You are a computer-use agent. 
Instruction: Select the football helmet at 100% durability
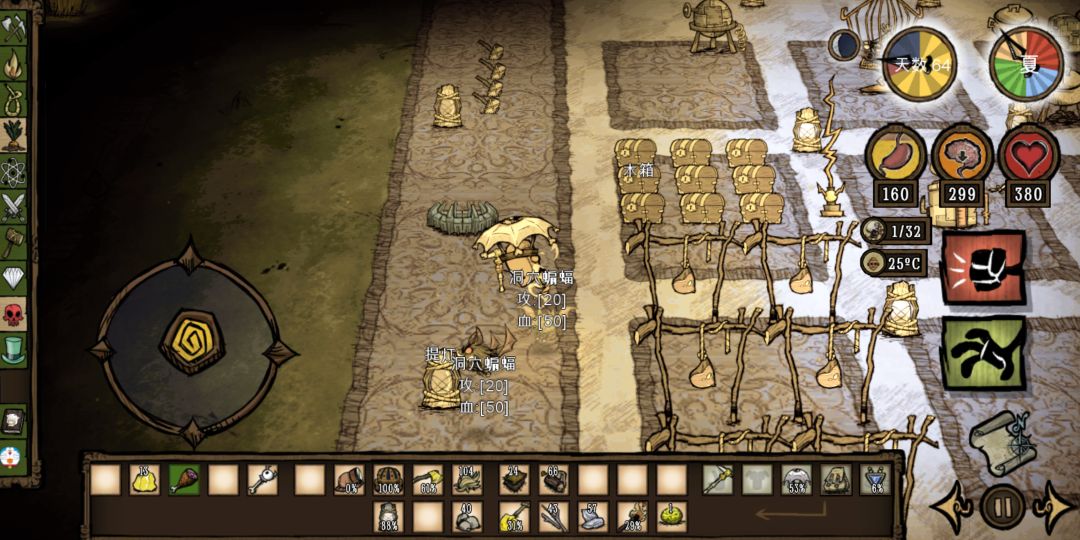(388, 480)
